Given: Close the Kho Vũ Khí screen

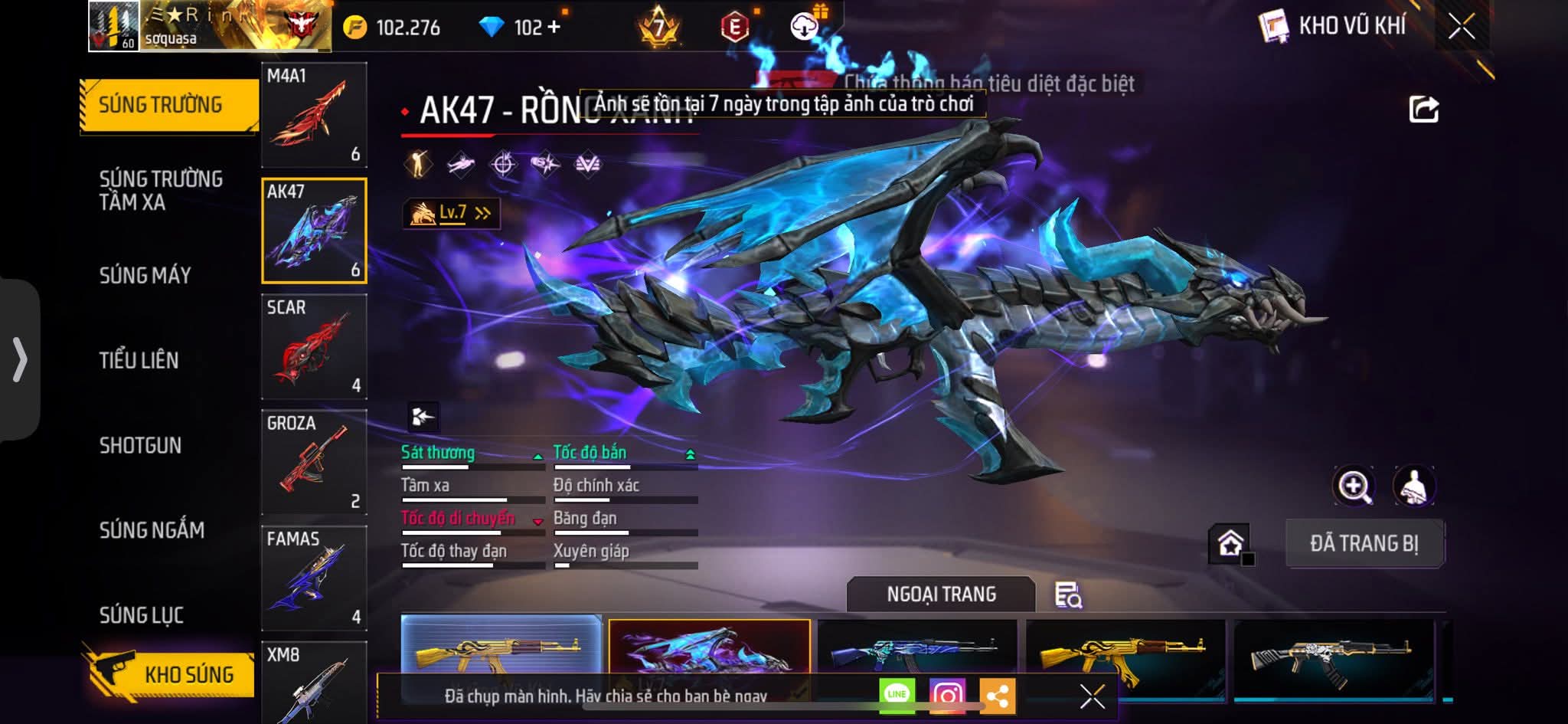Looking at the screenshot, I should tap(1461, 28).
